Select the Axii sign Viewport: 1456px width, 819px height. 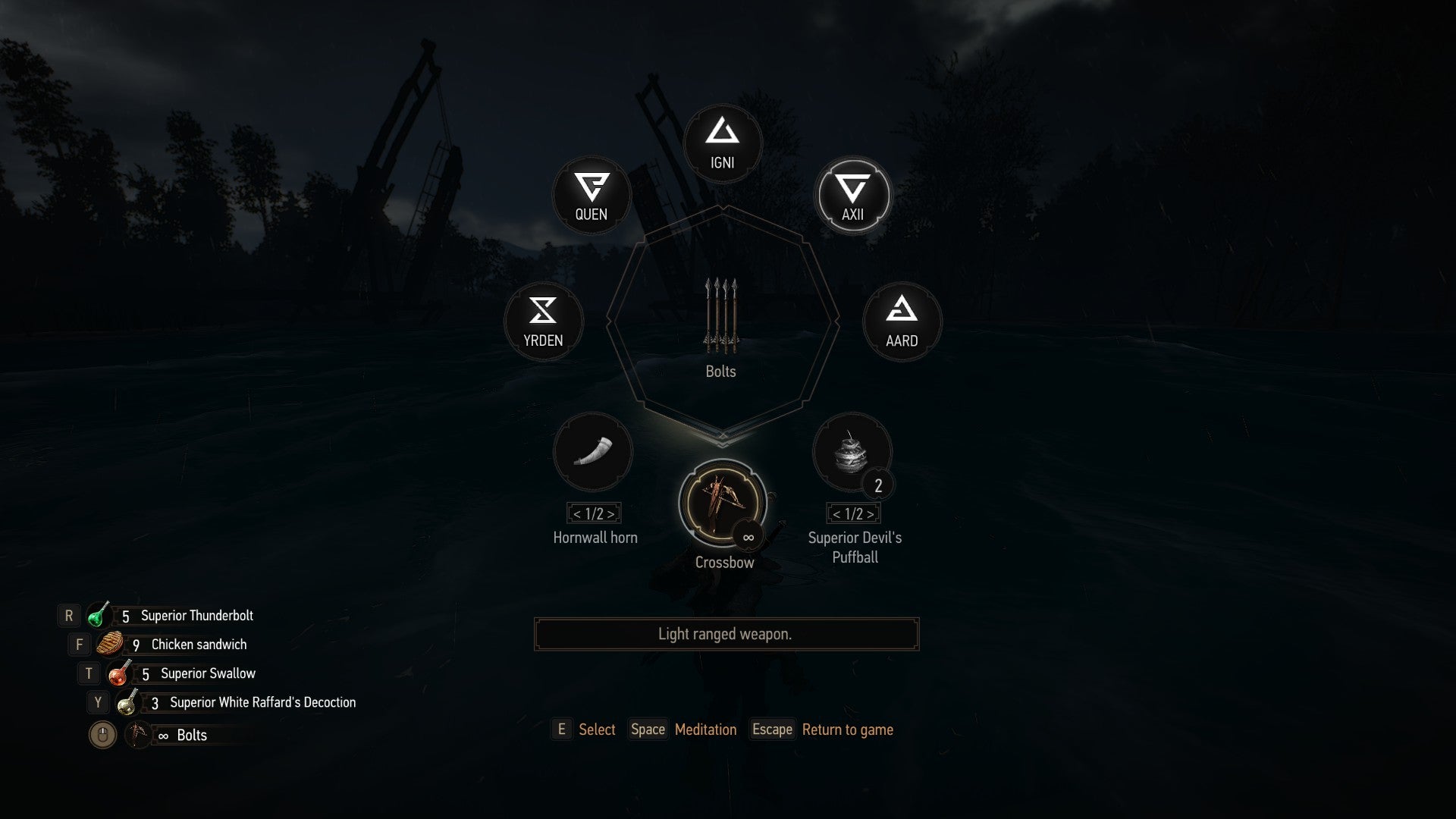[x=852, y=196]
